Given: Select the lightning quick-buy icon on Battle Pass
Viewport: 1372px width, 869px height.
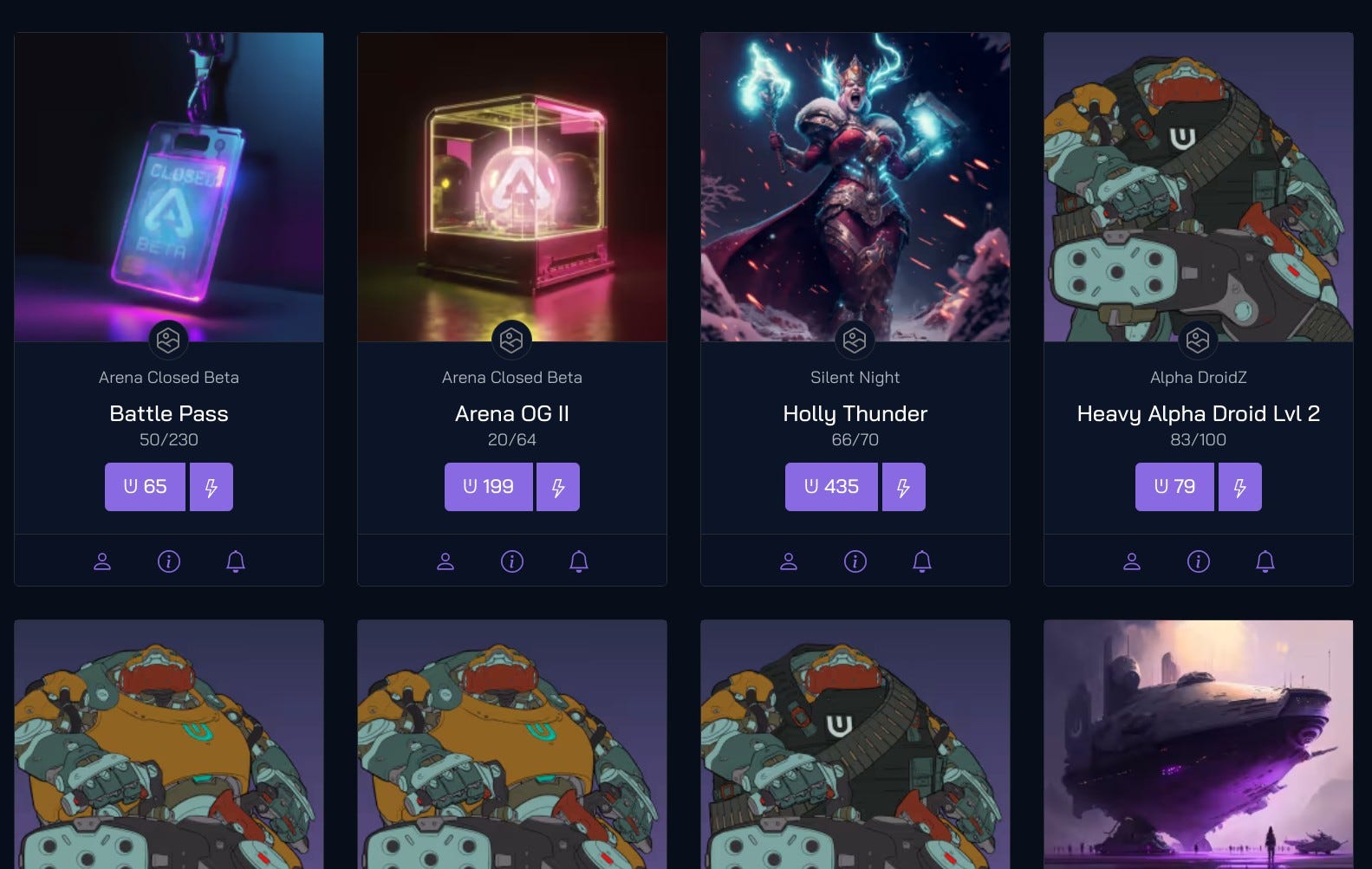Looking at the screenshot, I should [x=211, y=486].
